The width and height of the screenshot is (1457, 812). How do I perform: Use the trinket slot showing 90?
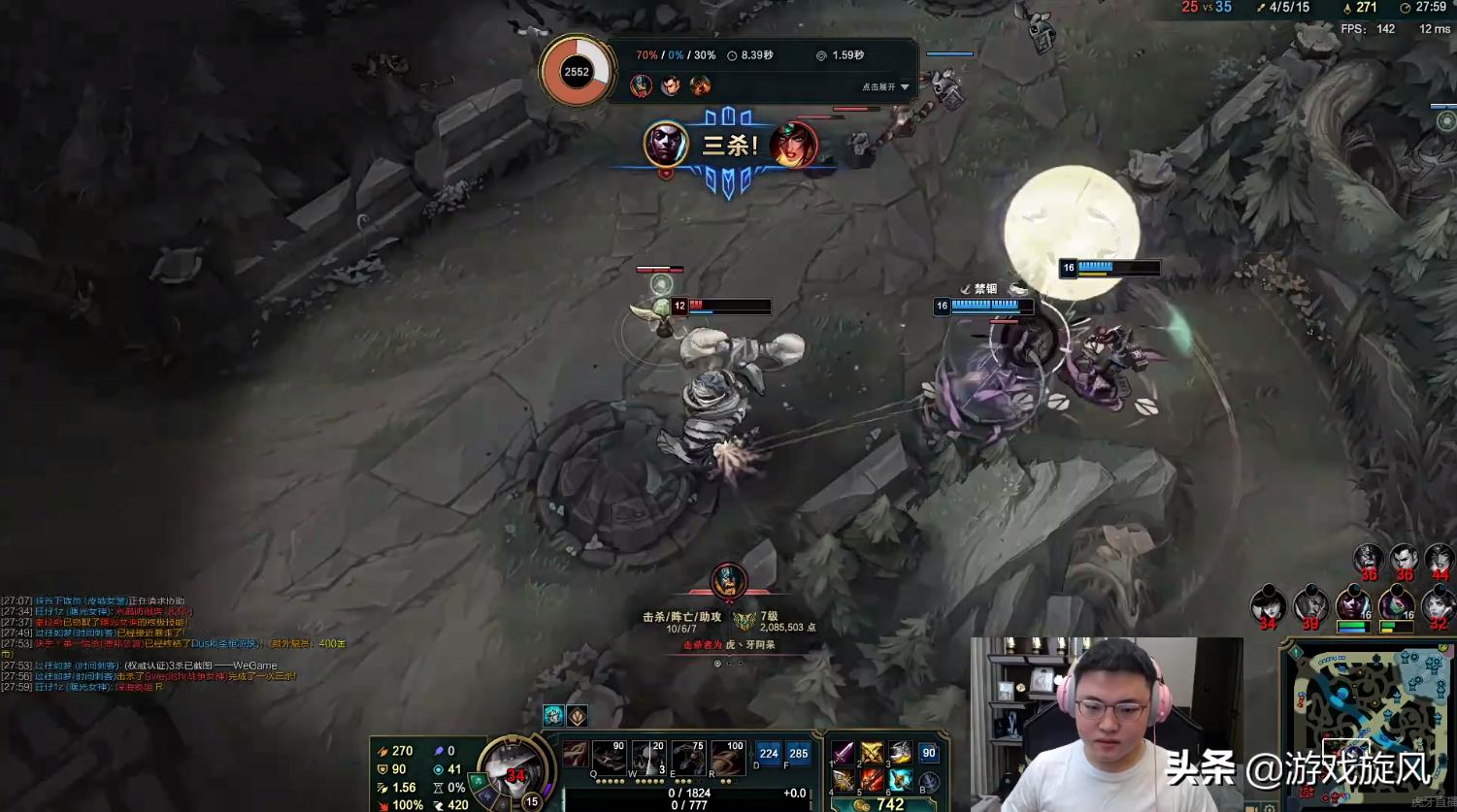(929, 754)
